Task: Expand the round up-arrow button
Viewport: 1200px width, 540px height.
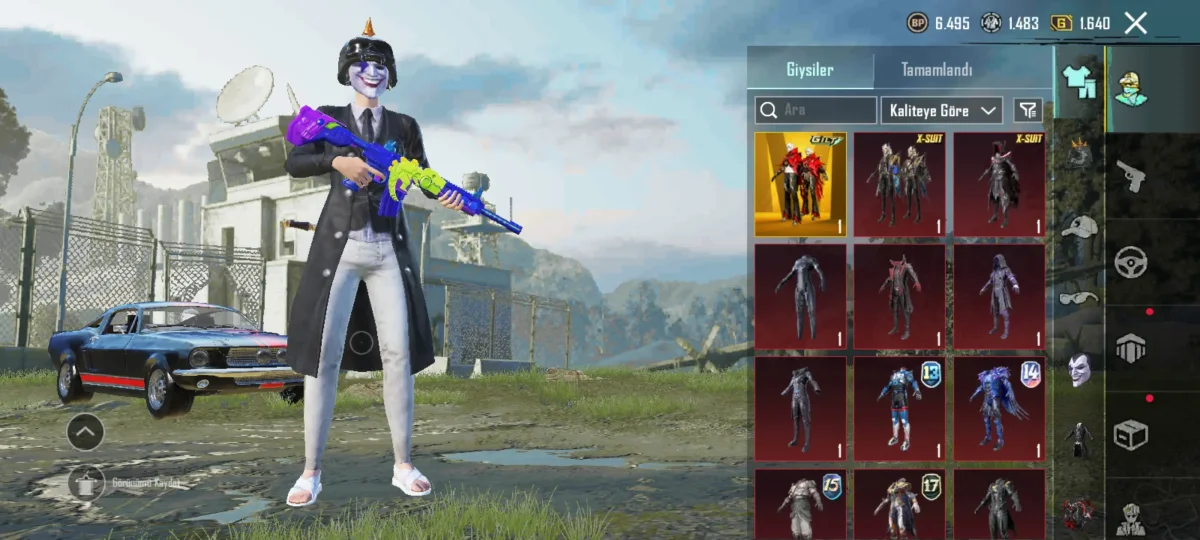Action: click(85, 432)
